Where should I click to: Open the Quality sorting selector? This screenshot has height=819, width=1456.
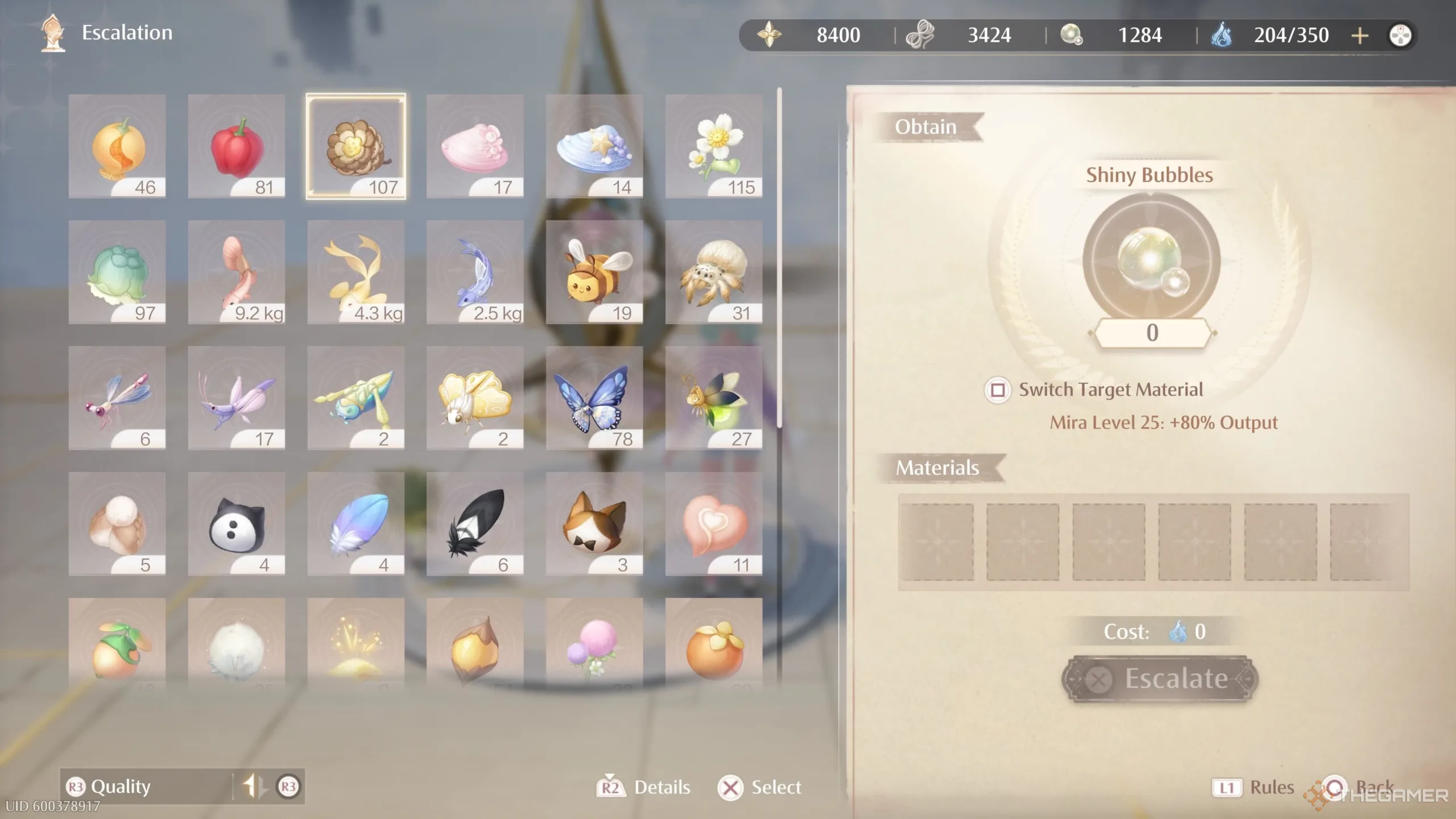(x=121, y=787)
